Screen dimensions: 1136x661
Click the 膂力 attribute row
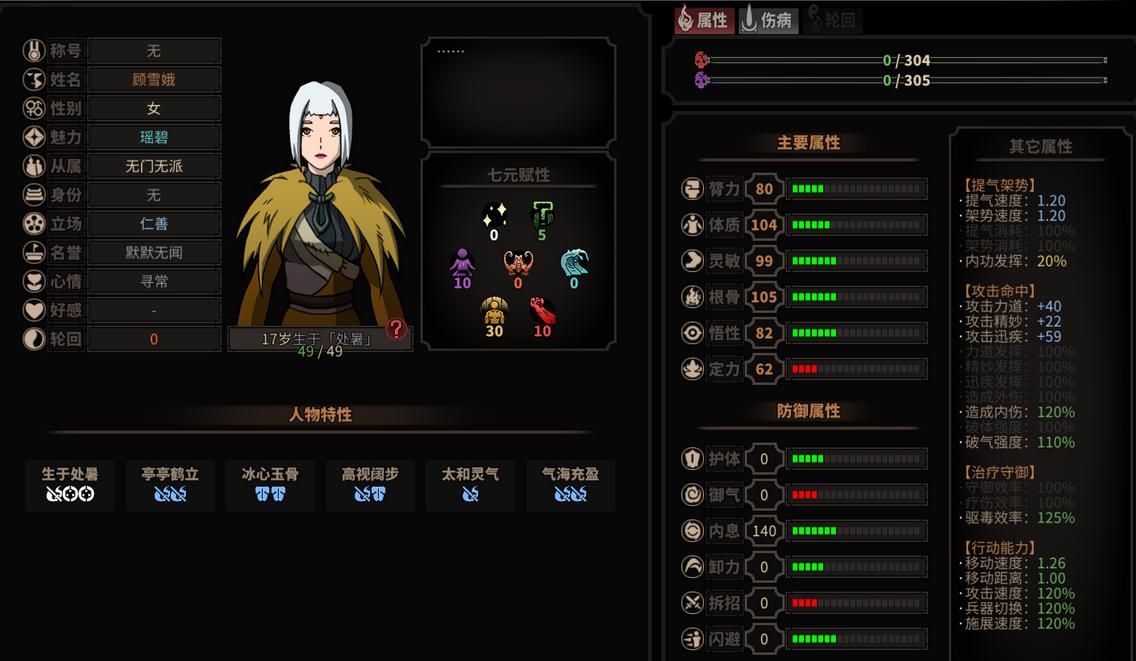[804, 189]
